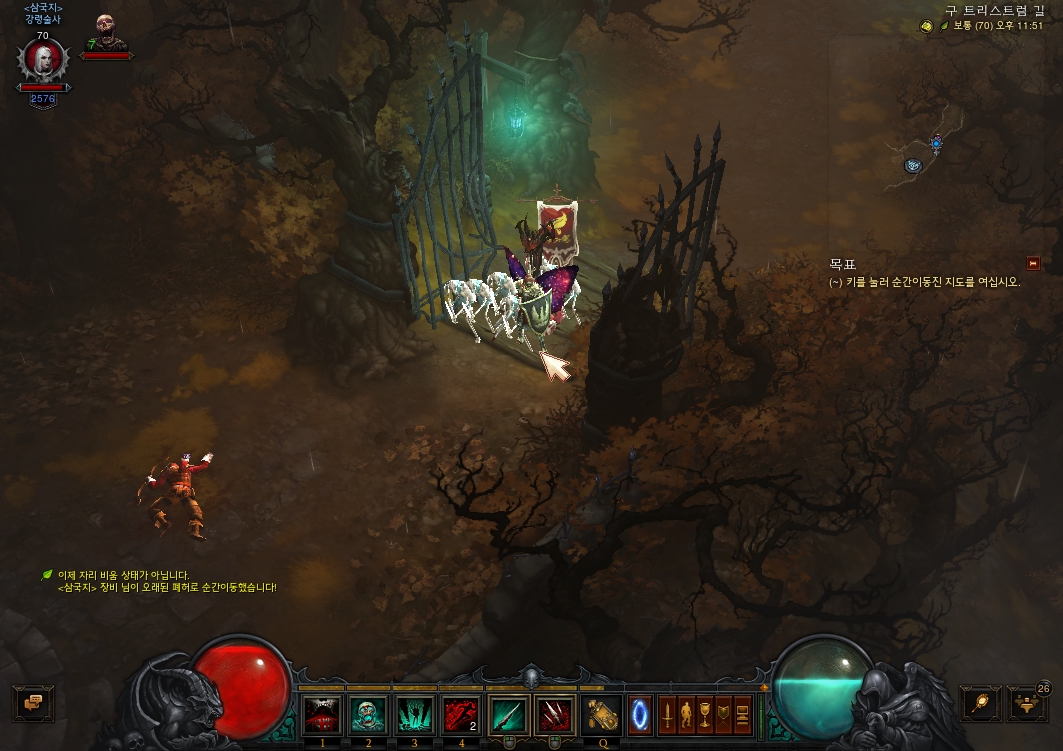Open the blue town portal
The width and height of the screenshot is (1063, 751).
pos(640,715)
